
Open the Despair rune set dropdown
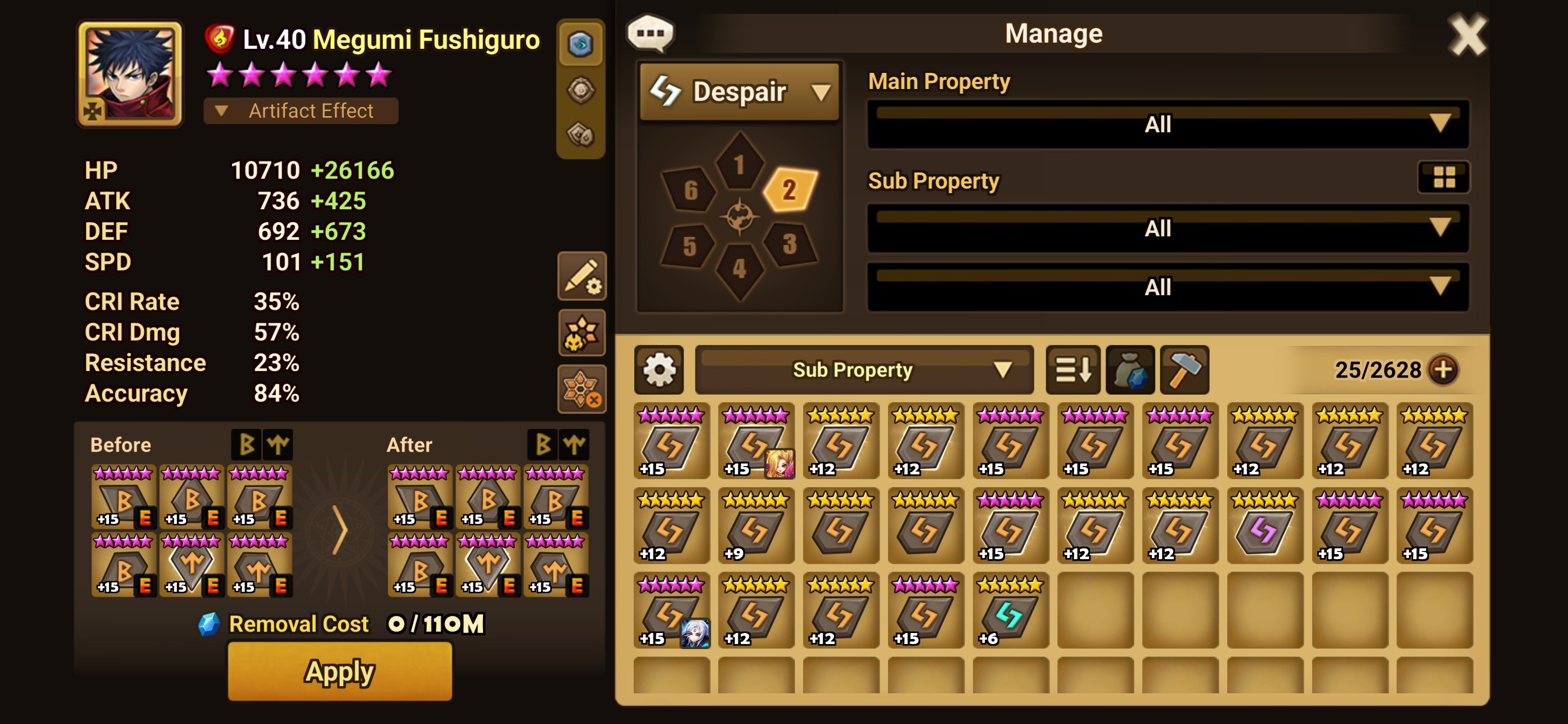pos(740,92)
